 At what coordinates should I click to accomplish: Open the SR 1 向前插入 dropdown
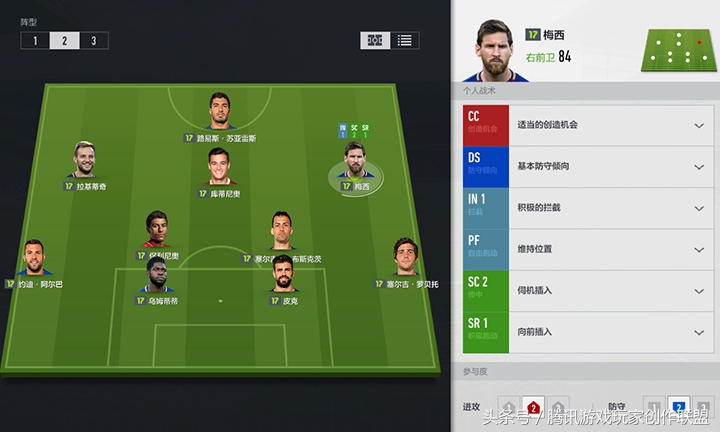pyautogui.click(x=699, y=332)
